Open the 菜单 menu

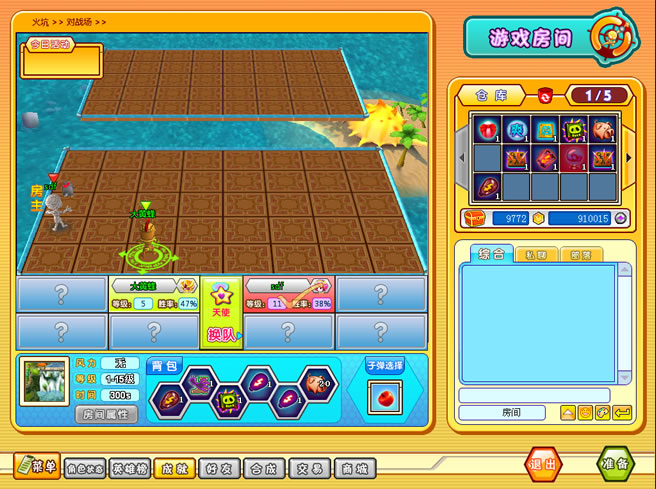point(37,465)
